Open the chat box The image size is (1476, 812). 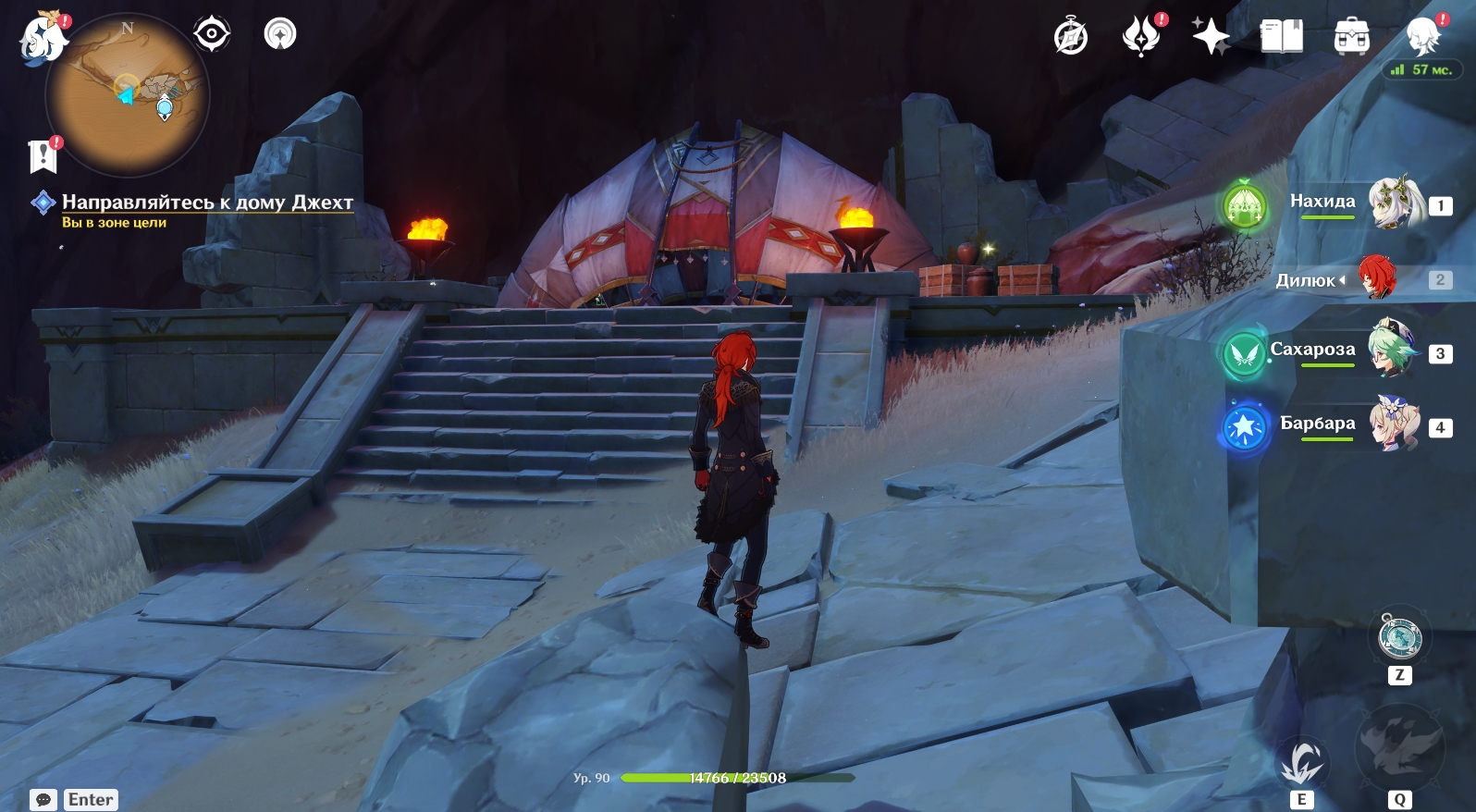point(43,800)
